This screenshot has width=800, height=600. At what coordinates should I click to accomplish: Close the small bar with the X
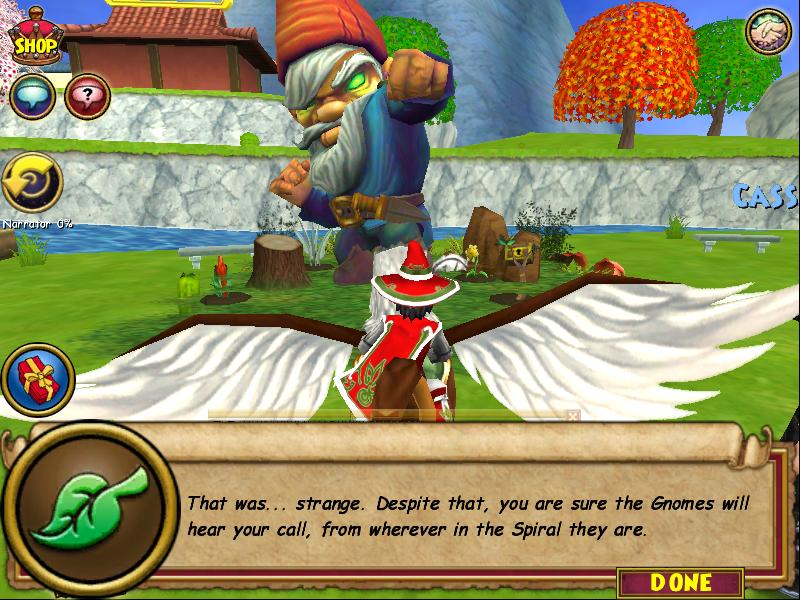[x=573, y=414]
